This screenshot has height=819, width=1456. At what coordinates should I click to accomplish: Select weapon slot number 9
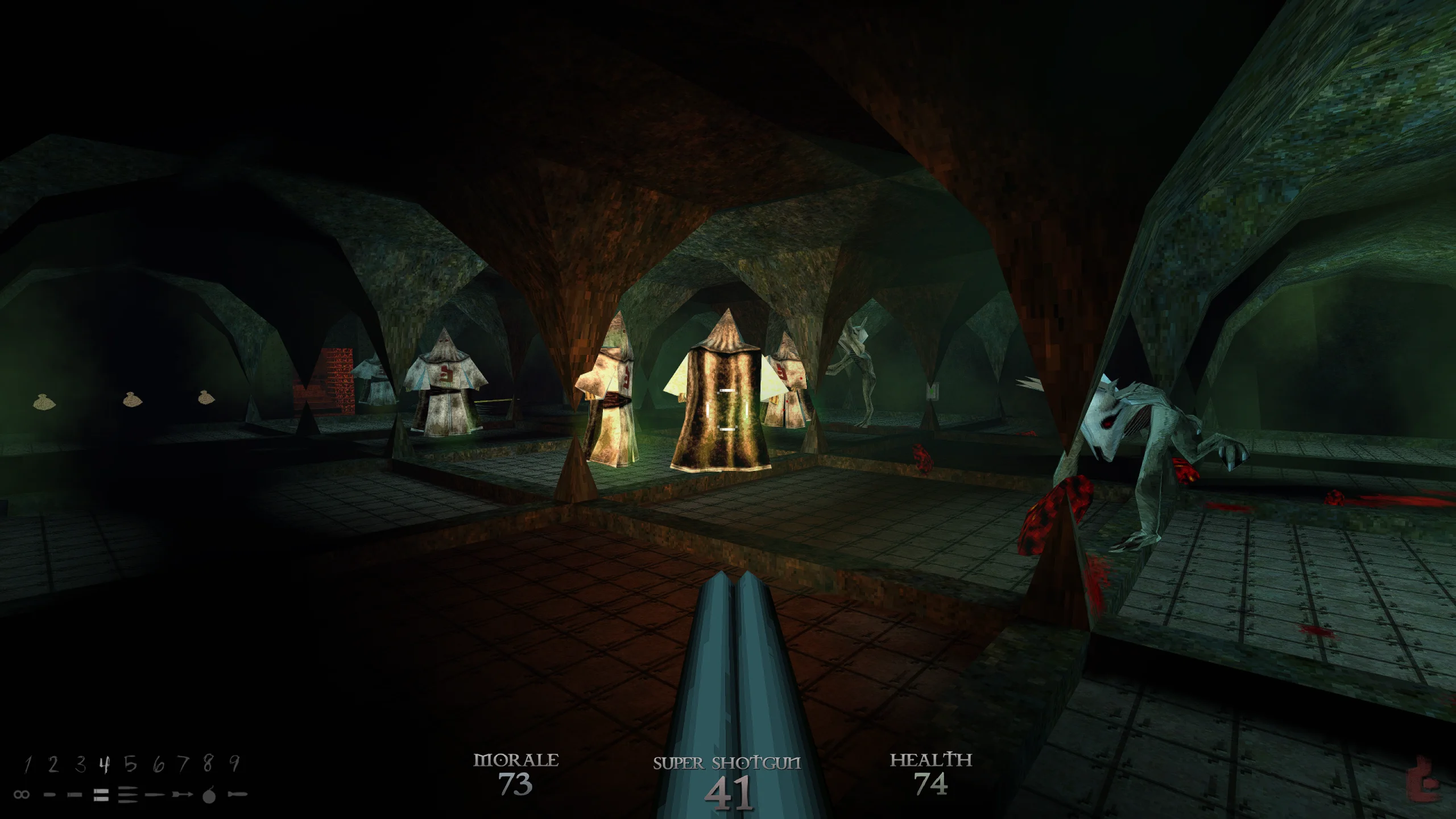tap(234, 765)
